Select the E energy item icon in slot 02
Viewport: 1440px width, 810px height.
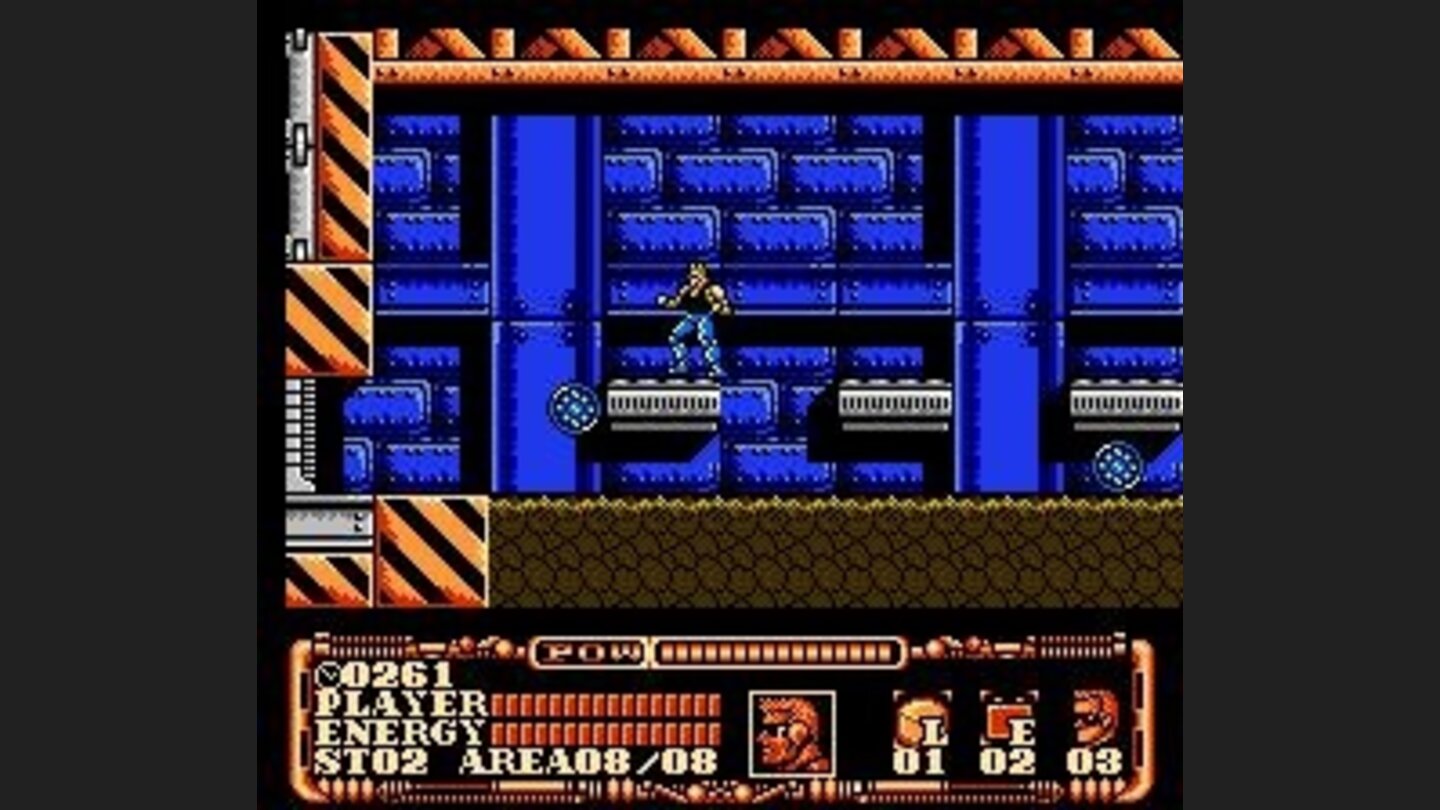(x=1000, y=721)
